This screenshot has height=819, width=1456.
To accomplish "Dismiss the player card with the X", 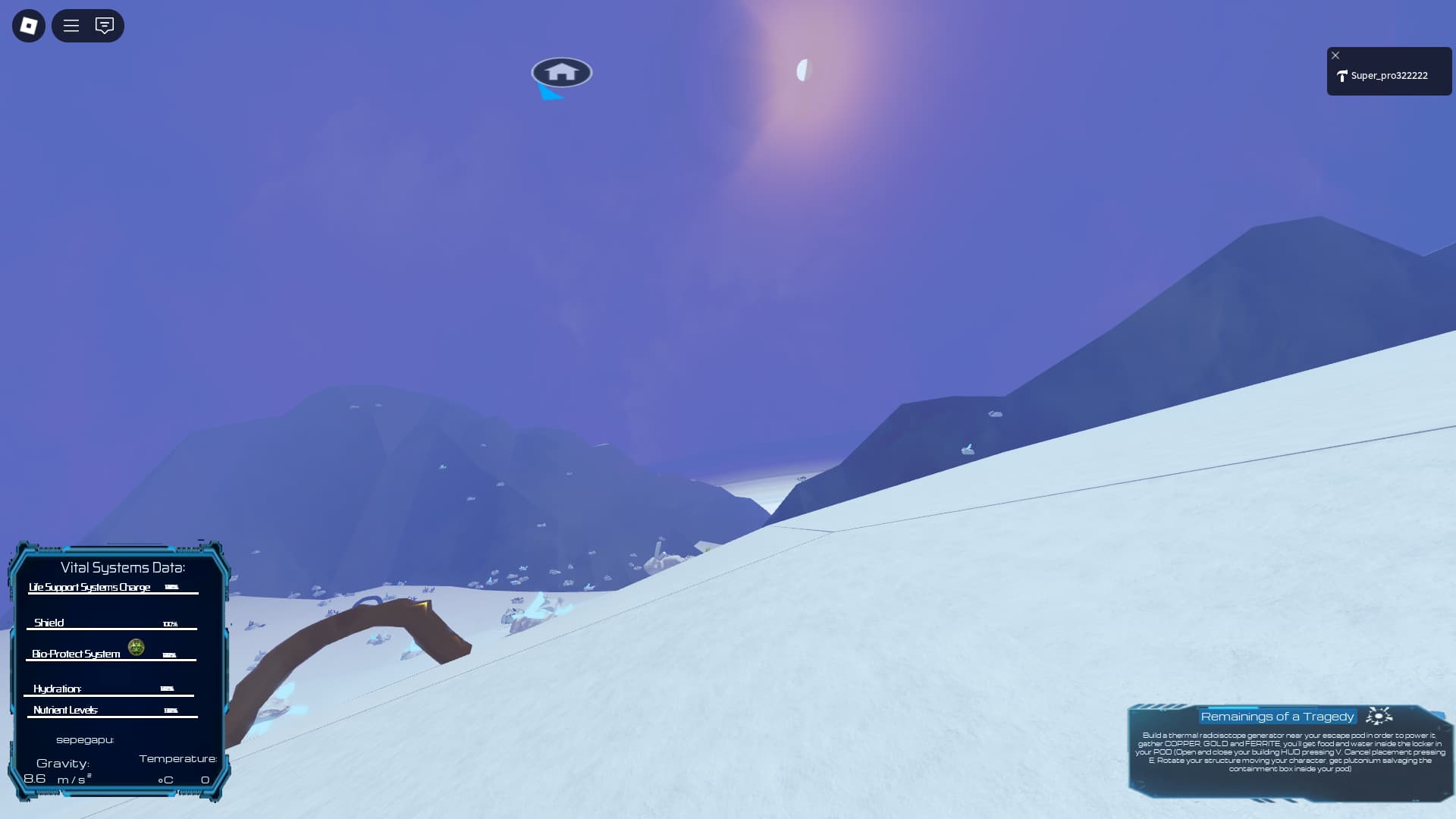I will [x=1335, y=55].
